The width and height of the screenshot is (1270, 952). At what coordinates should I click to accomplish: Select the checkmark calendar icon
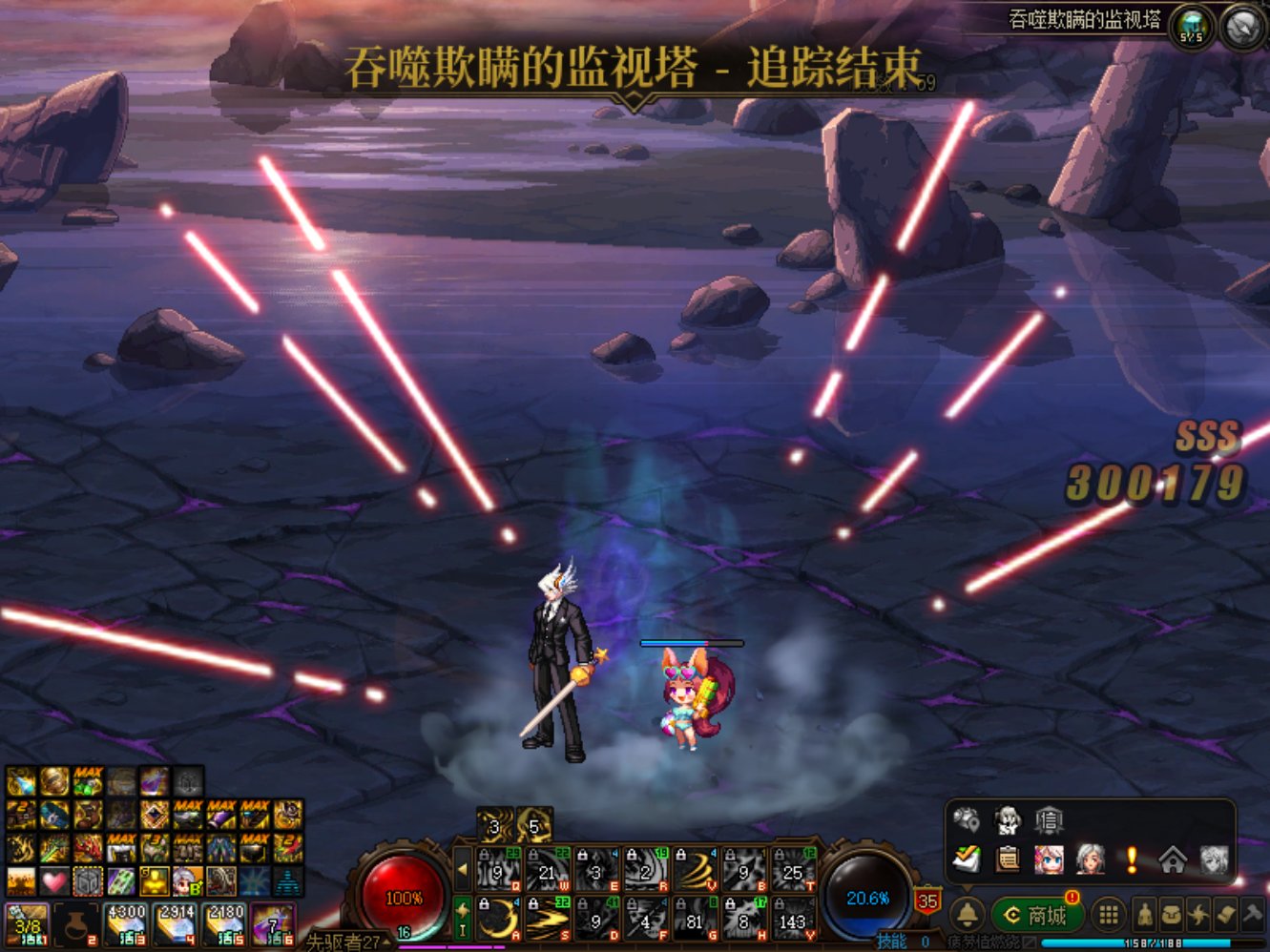point(967,859)
